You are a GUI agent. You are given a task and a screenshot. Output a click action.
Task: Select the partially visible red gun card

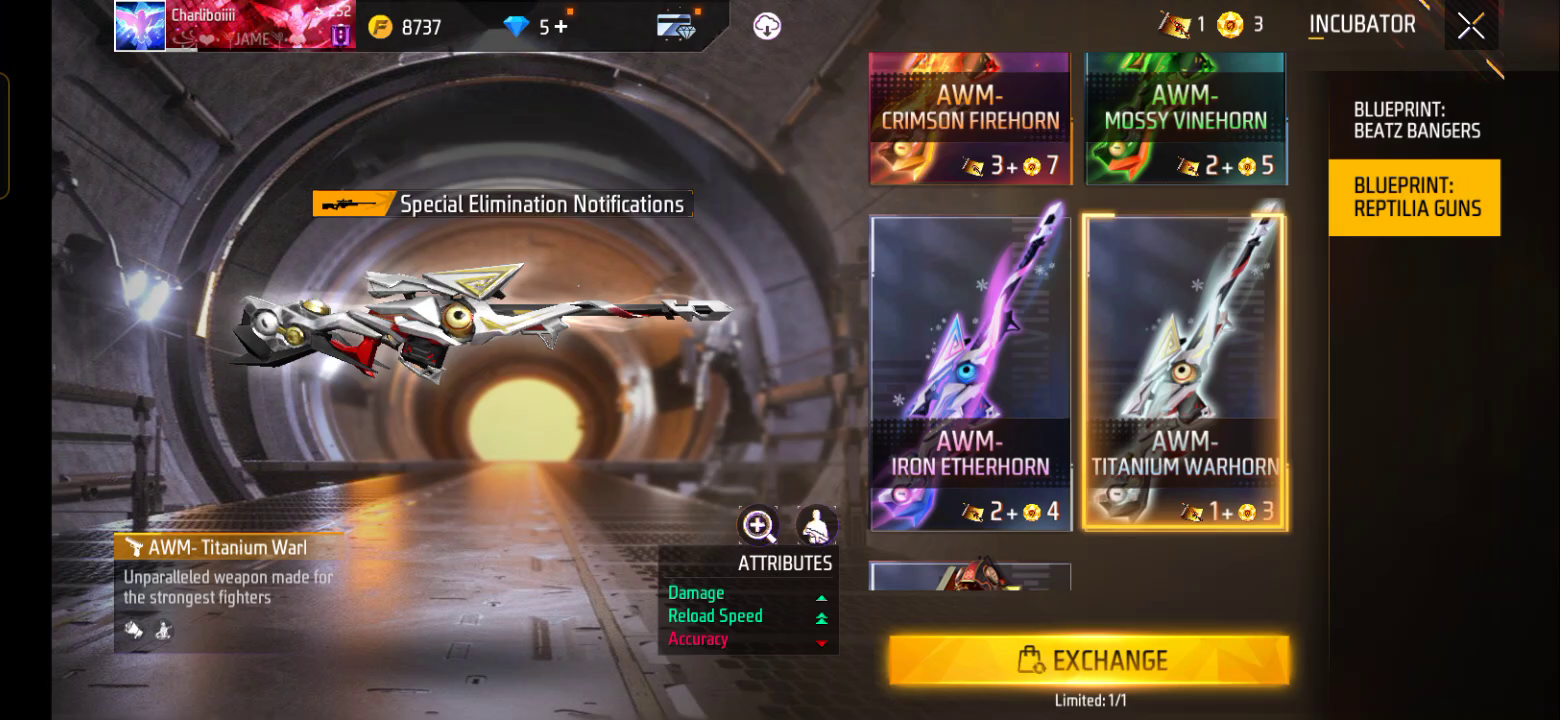970,577
